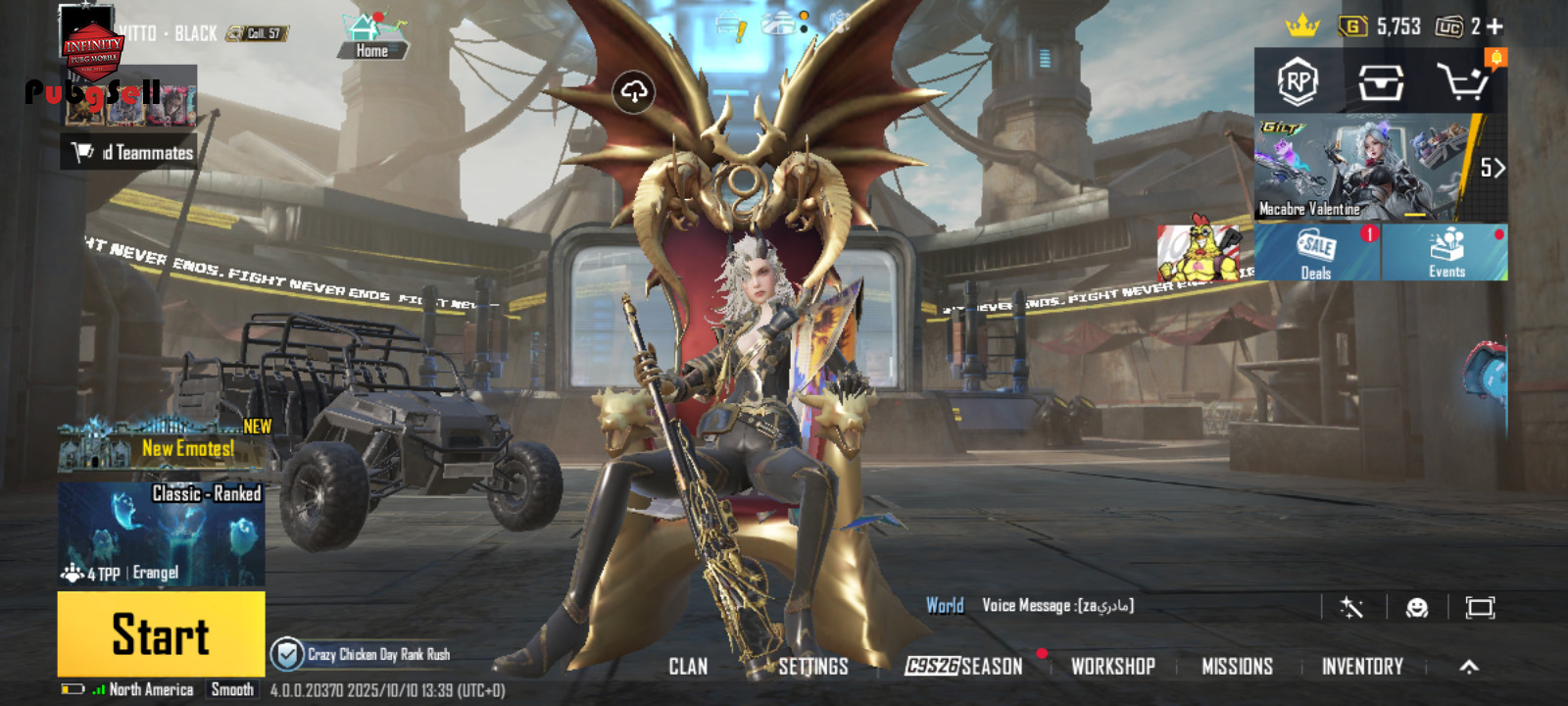
Task: Open the crate chest icon
Action: pos(1380,82)
